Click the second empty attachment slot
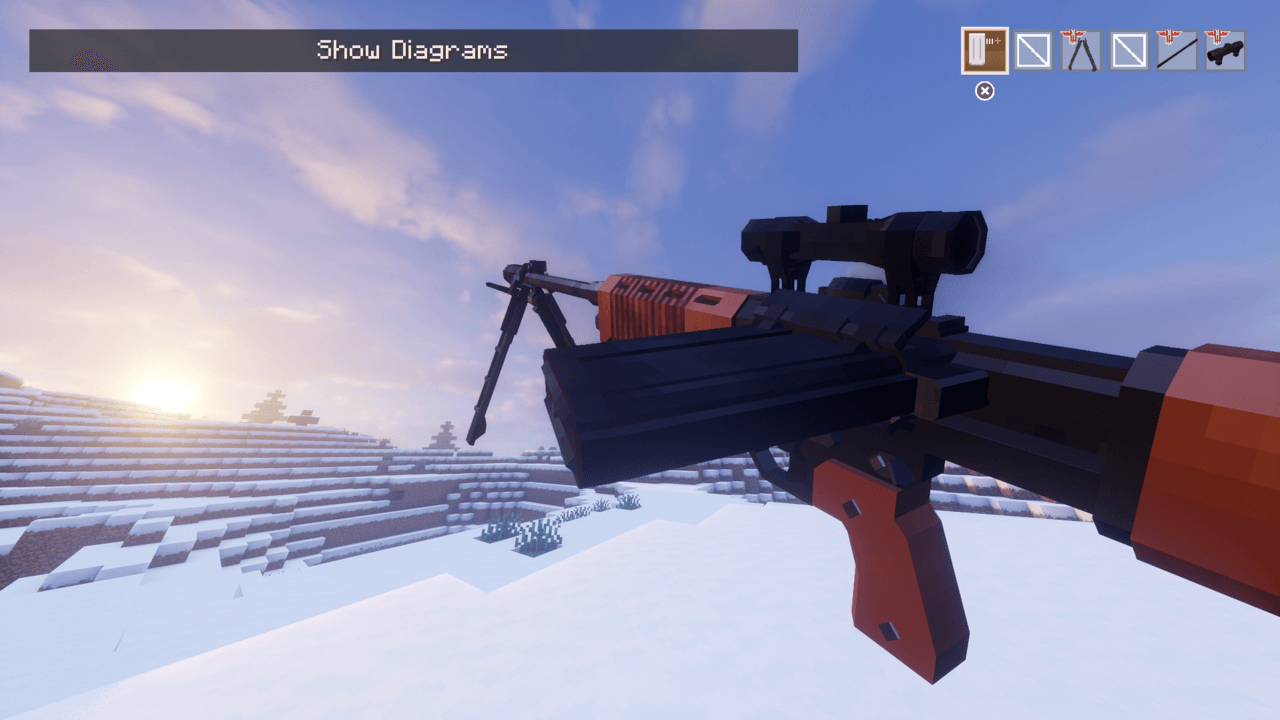 click(x=1128, y=50)
